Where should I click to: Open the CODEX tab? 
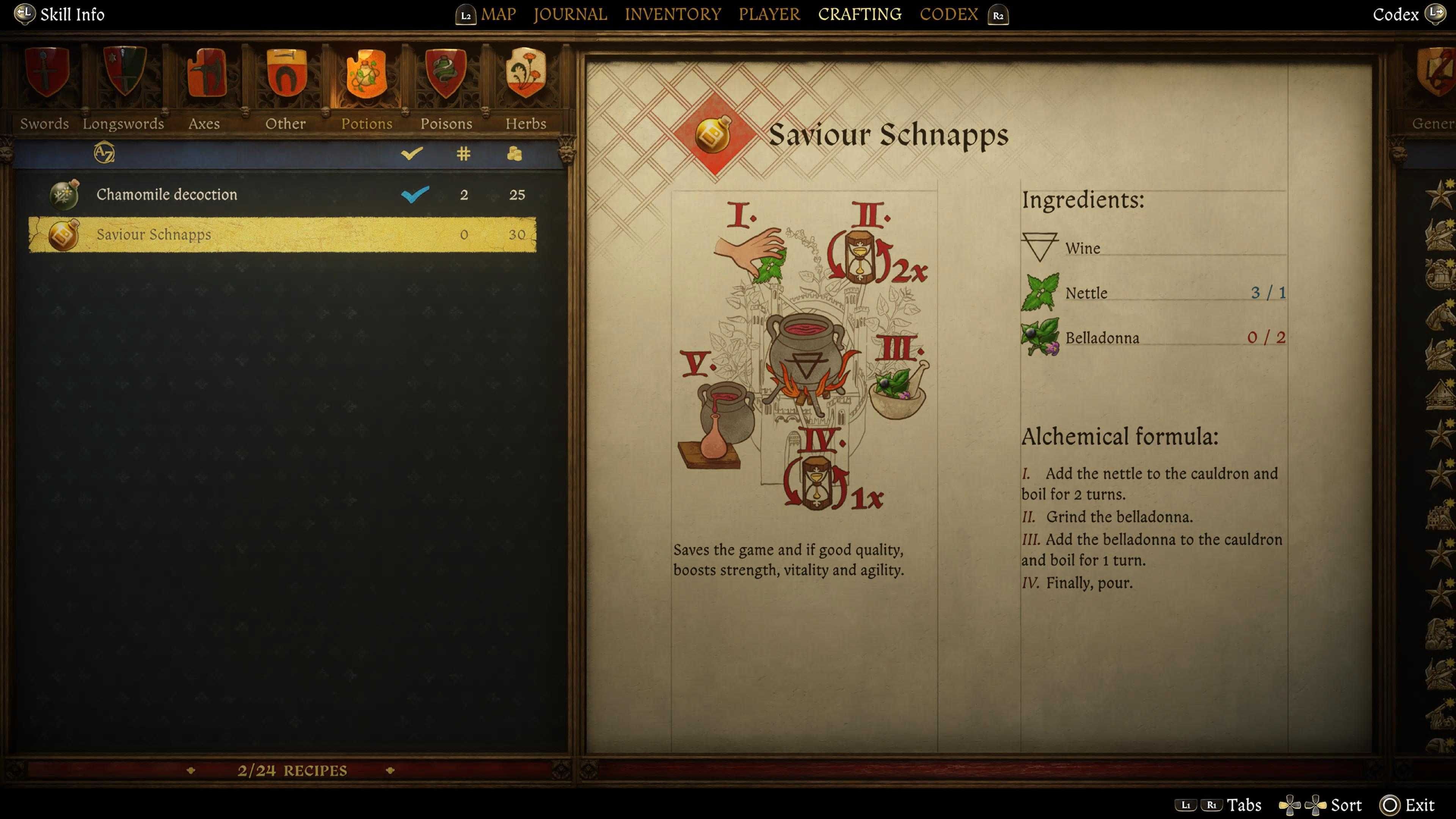click(948, 14)
